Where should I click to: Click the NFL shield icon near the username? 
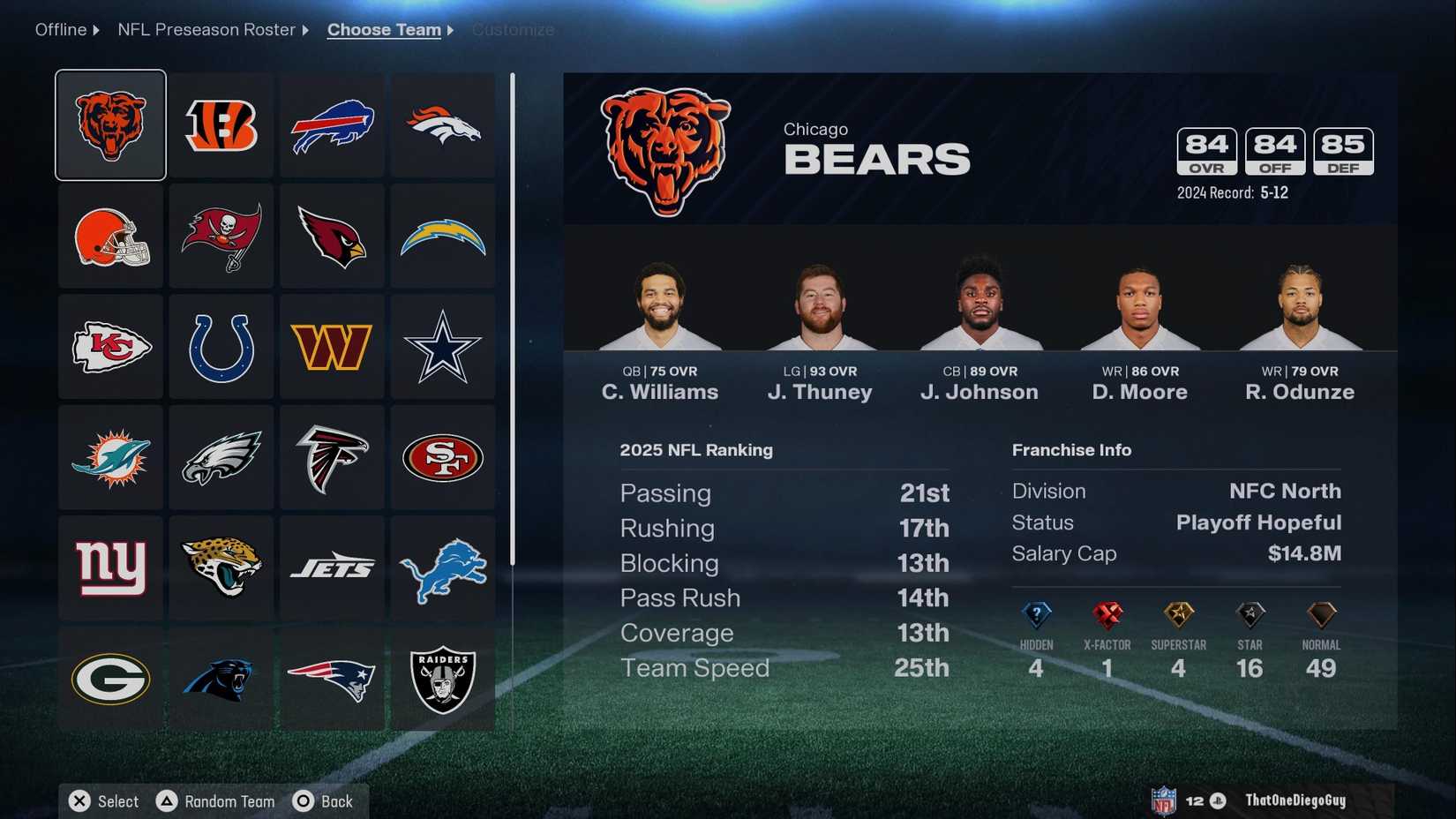(1165, 800)
